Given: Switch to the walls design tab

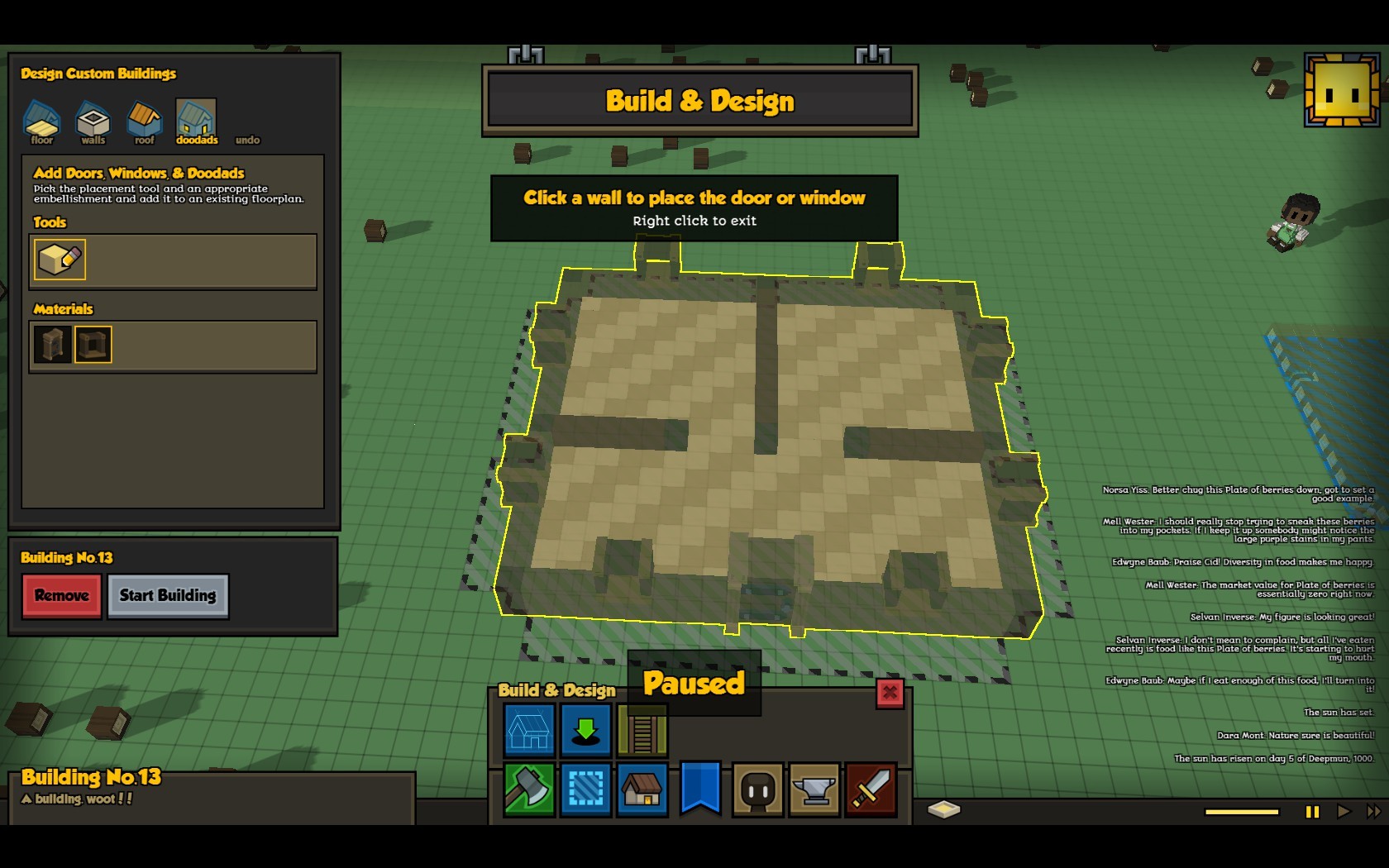Looking at the screenshot, I should 93,122.
